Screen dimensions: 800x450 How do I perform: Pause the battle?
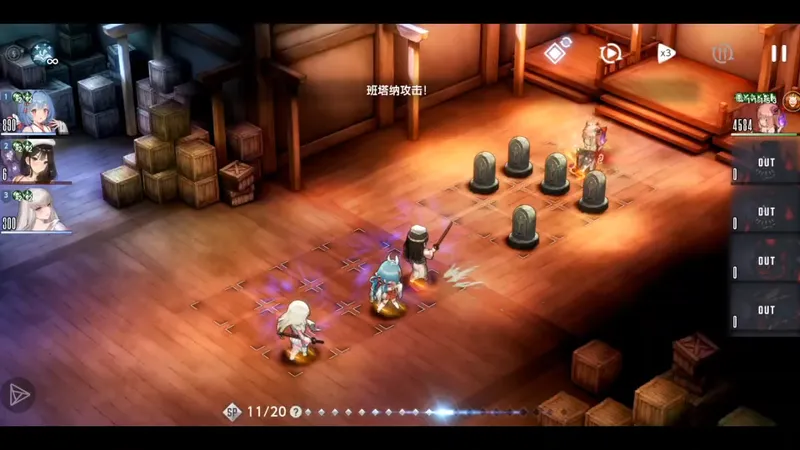[x=778, y=53]
